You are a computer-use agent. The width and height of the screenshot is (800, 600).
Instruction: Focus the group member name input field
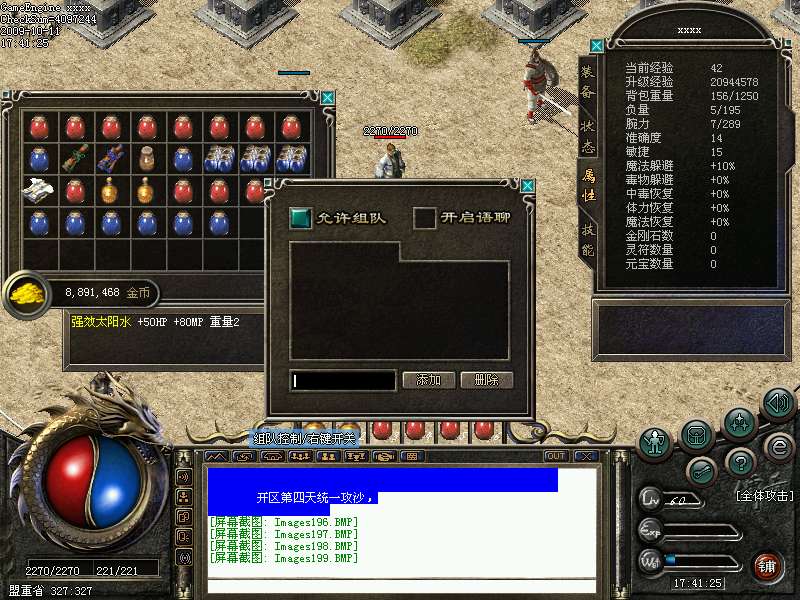coord(343,380)
